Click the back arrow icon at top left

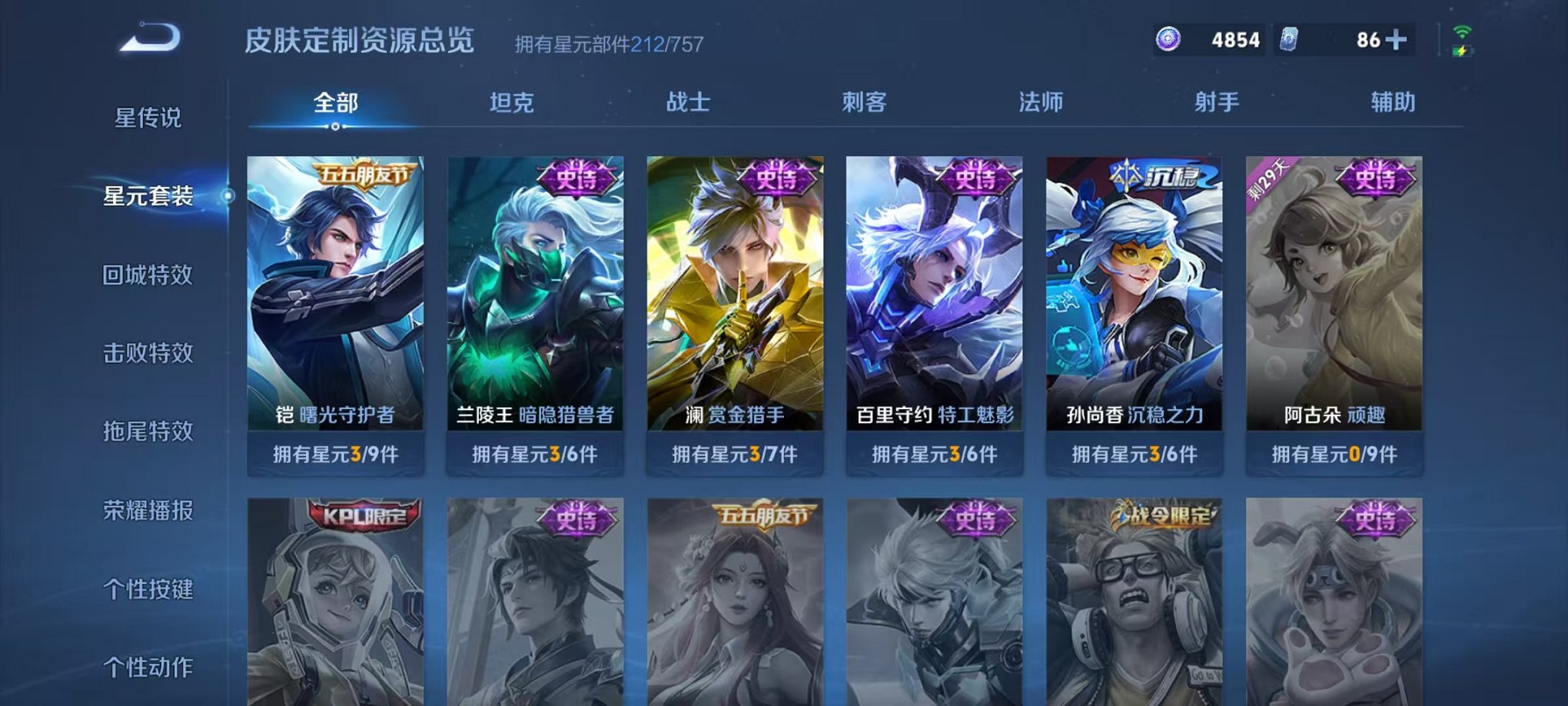(x=151, y=35)
